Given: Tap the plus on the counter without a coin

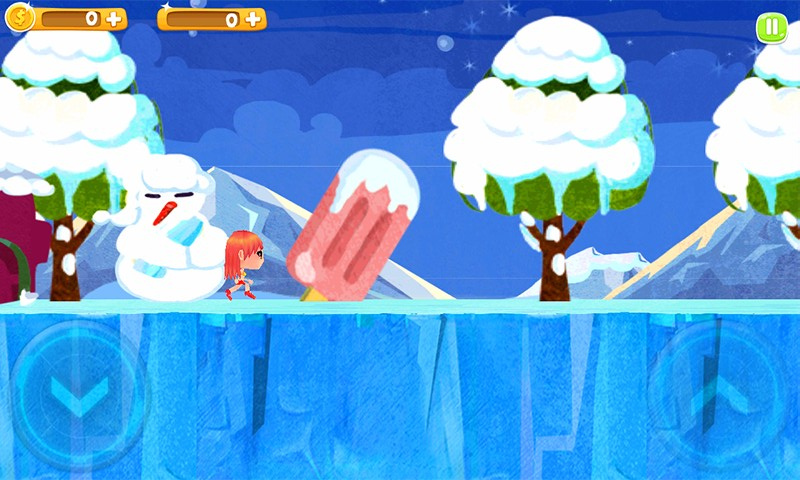Looking at the screenshot, I should [x=252, y=18].
